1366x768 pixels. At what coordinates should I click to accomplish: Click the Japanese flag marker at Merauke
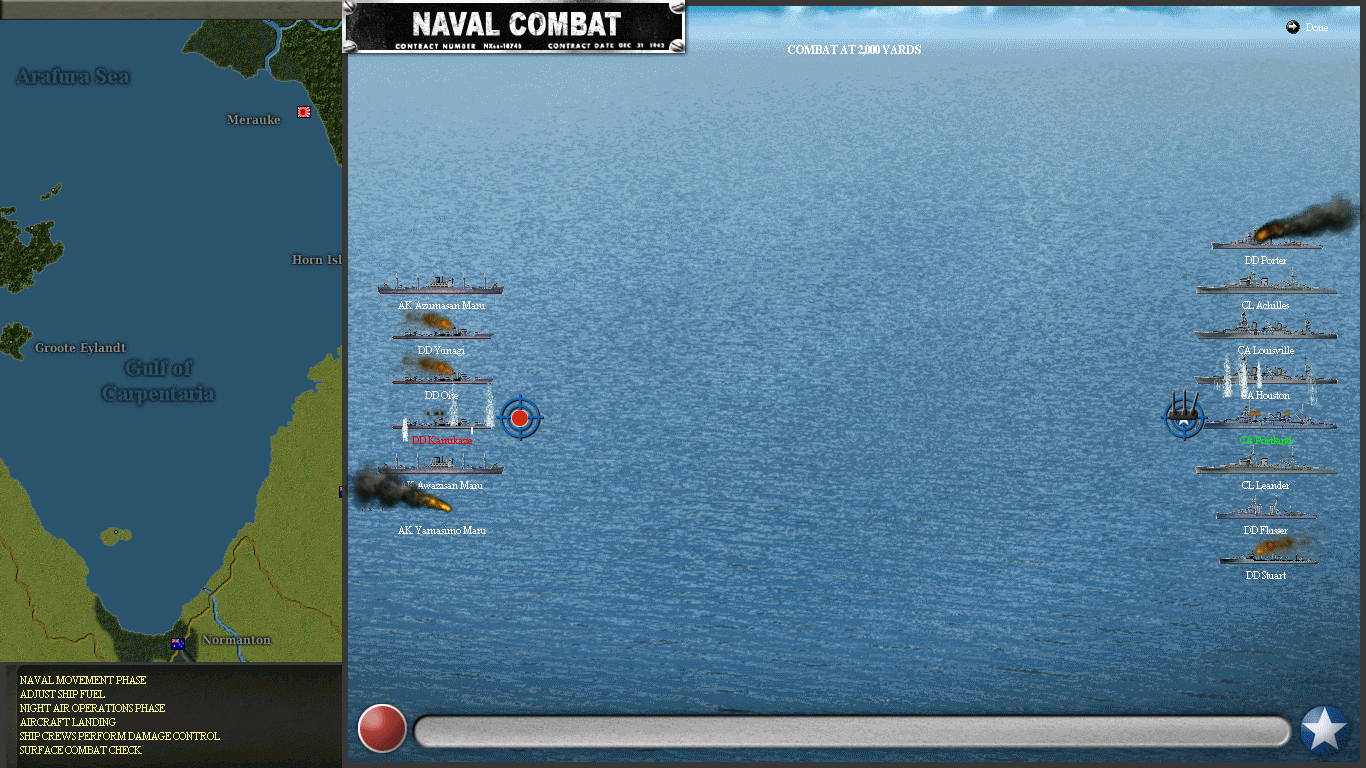pos(303,113)
